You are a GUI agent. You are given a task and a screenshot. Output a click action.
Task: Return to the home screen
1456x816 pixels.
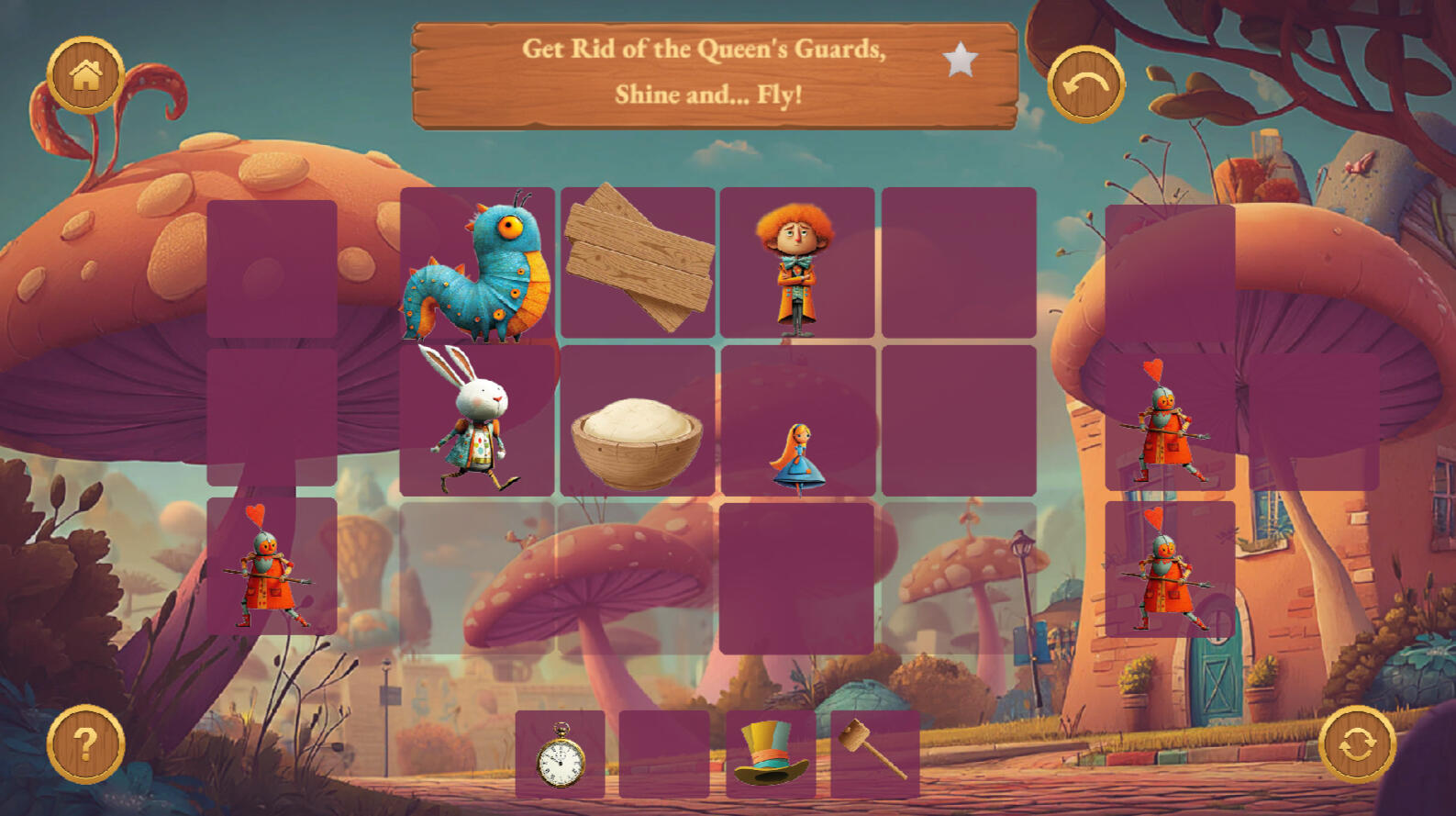pyautogui.click(x=85, y=74)
